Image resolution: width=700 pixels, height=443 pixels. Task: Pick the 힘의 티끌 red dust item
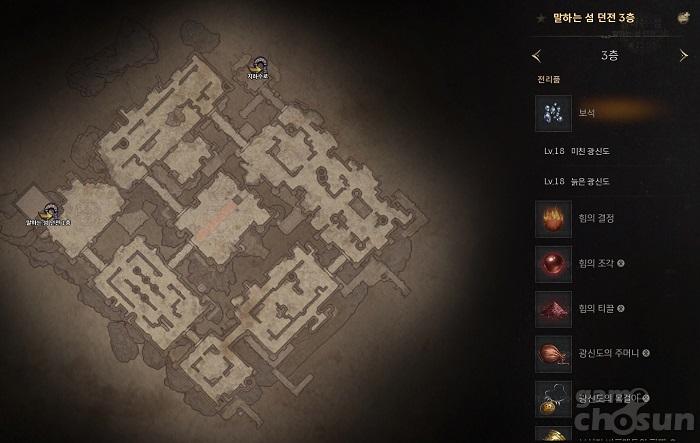[553, 308]
